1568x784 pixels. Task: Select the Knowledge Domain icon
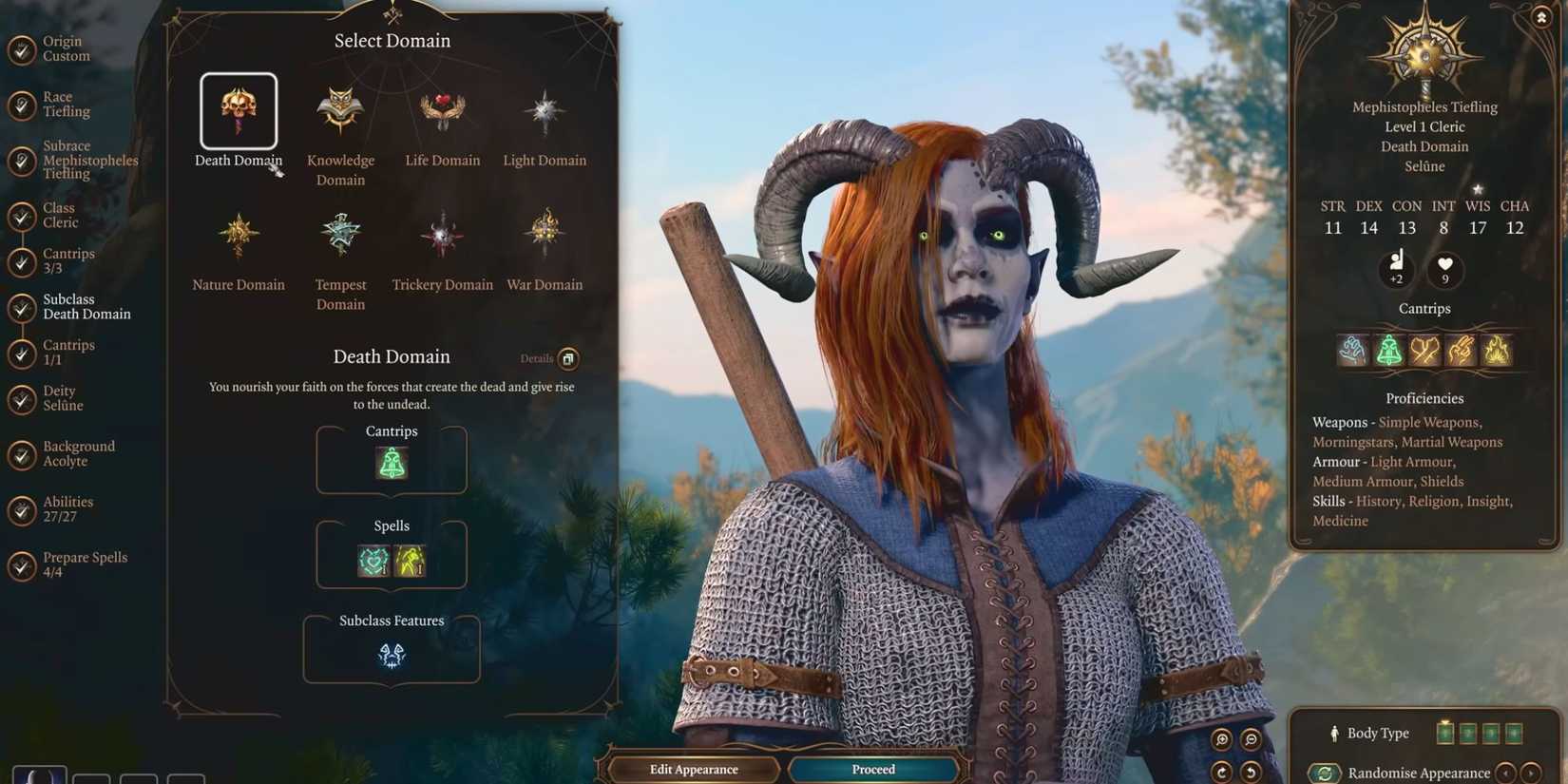339,109
